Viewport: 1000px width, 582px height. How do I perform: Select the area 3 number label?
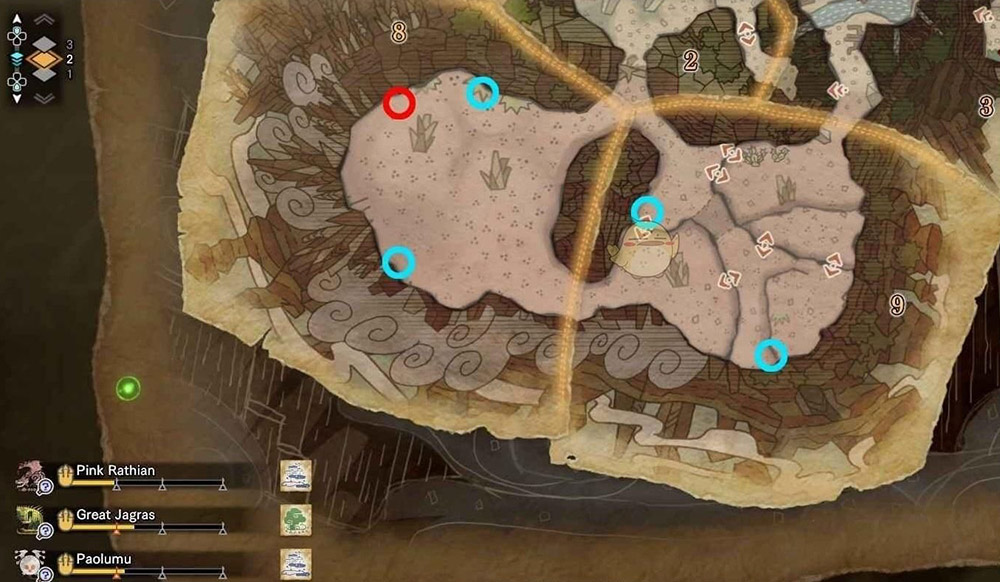(985, 106)
